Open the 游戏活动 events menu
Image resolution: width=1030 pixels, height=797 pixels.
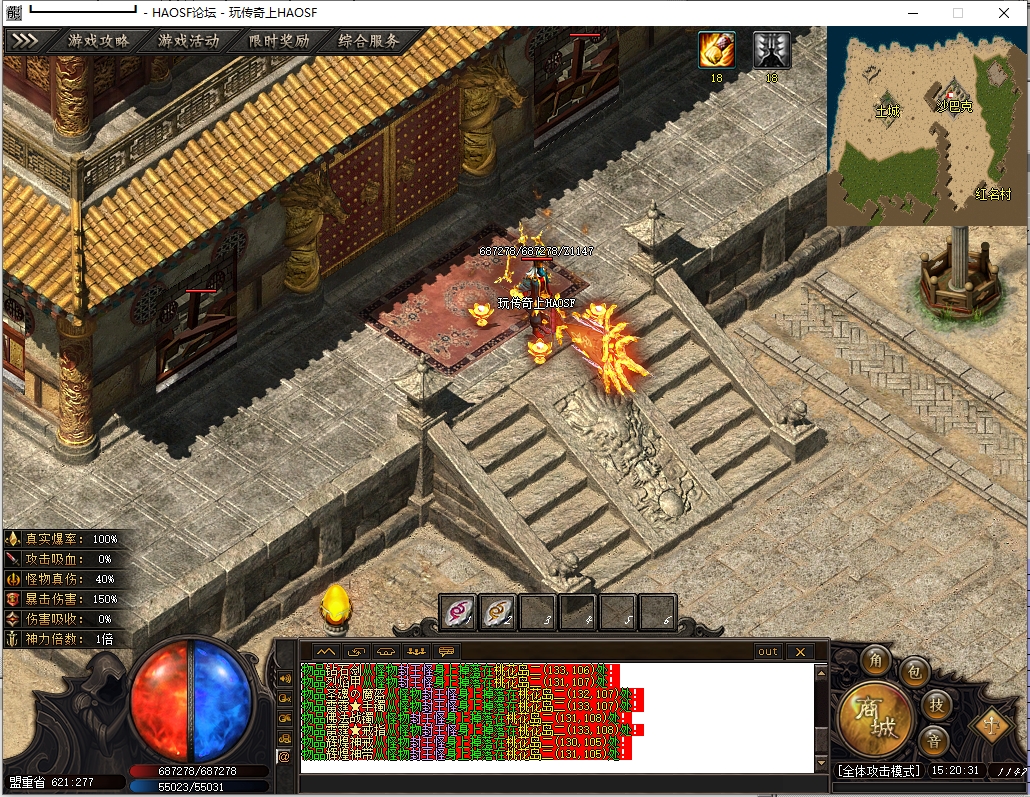point(188,41)
